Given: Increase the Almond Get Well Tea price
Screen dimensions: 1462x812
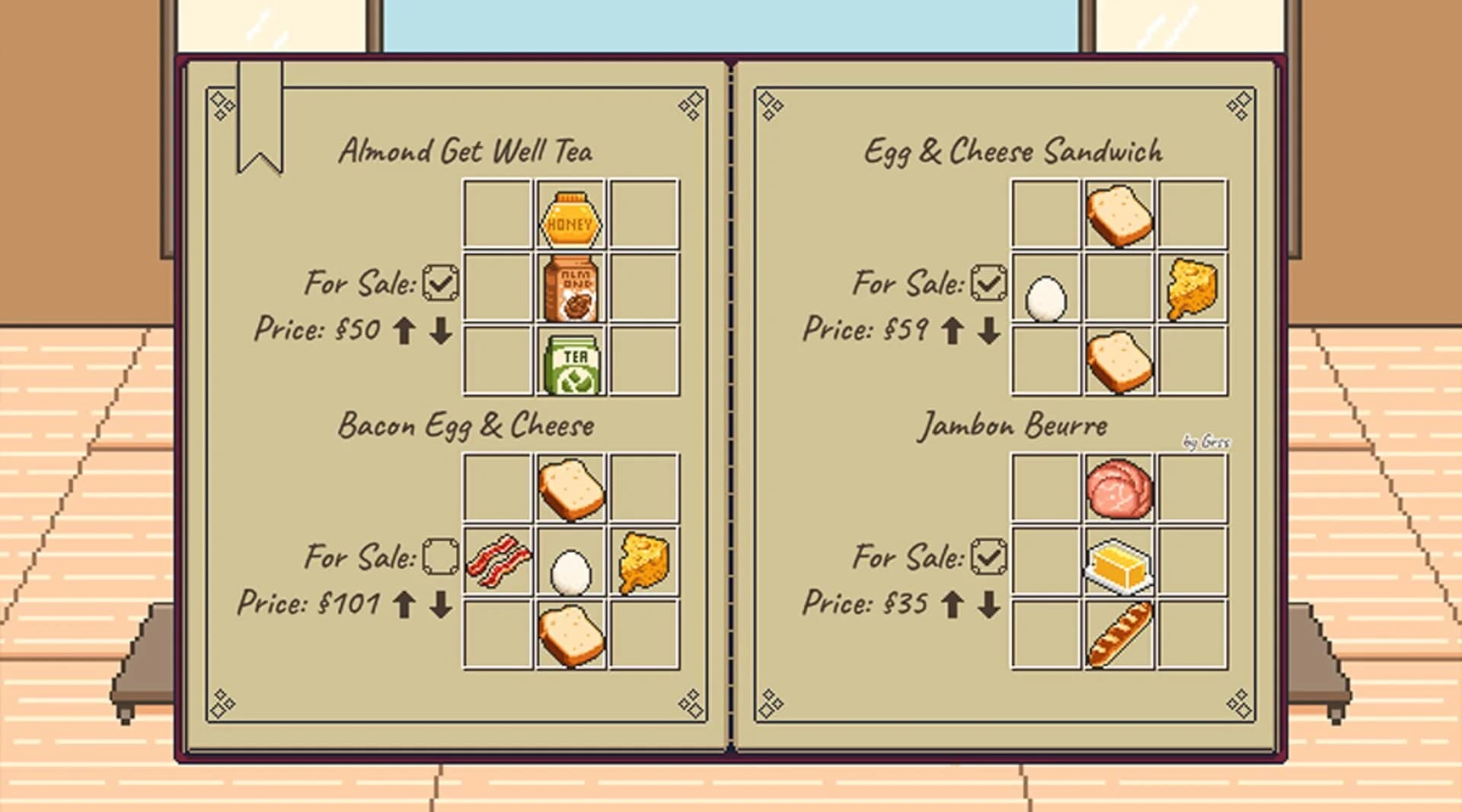Looking at the screenshot, I should pos(405,330).
